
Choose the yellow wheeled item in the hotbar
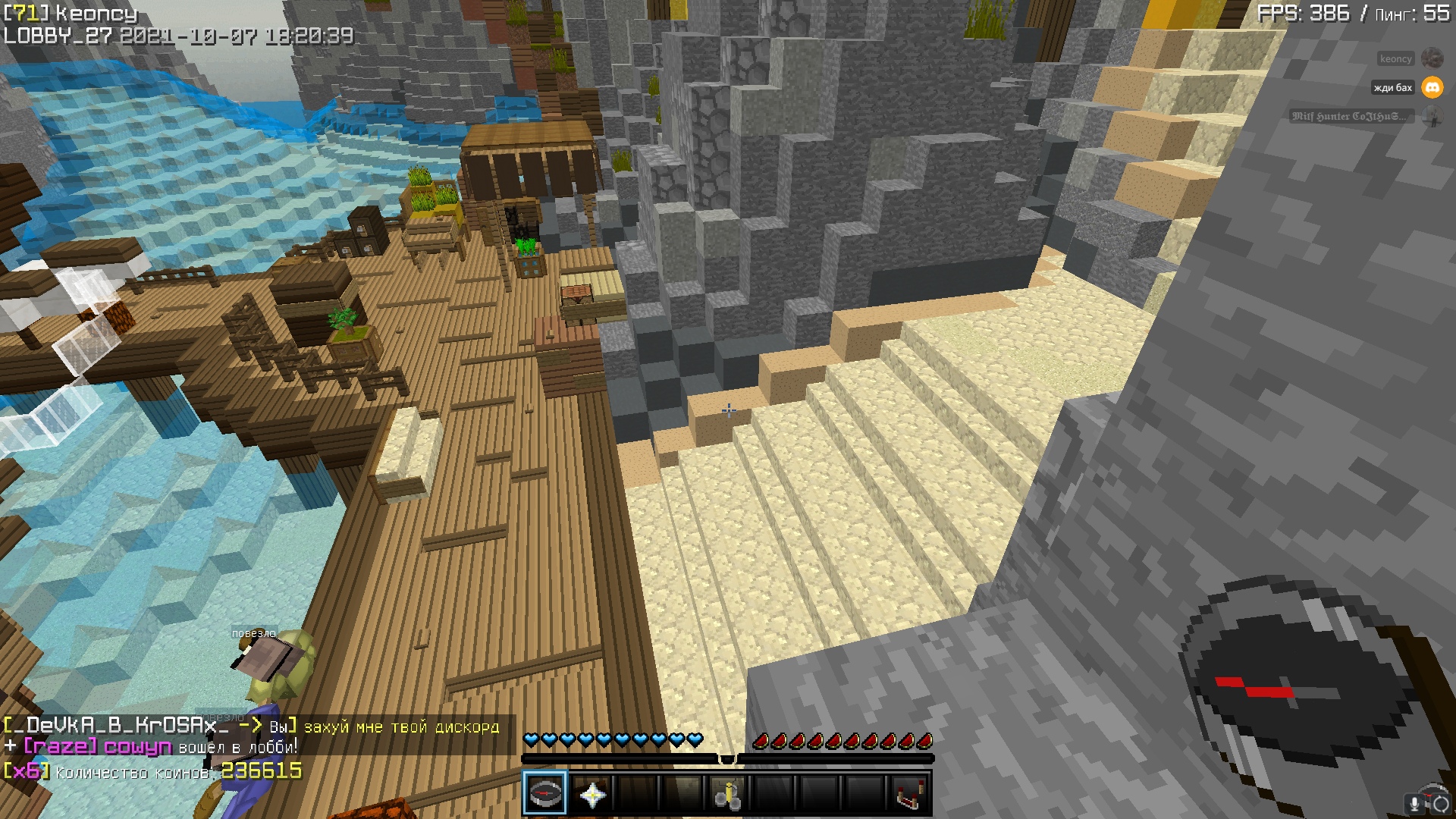point(727,794)
